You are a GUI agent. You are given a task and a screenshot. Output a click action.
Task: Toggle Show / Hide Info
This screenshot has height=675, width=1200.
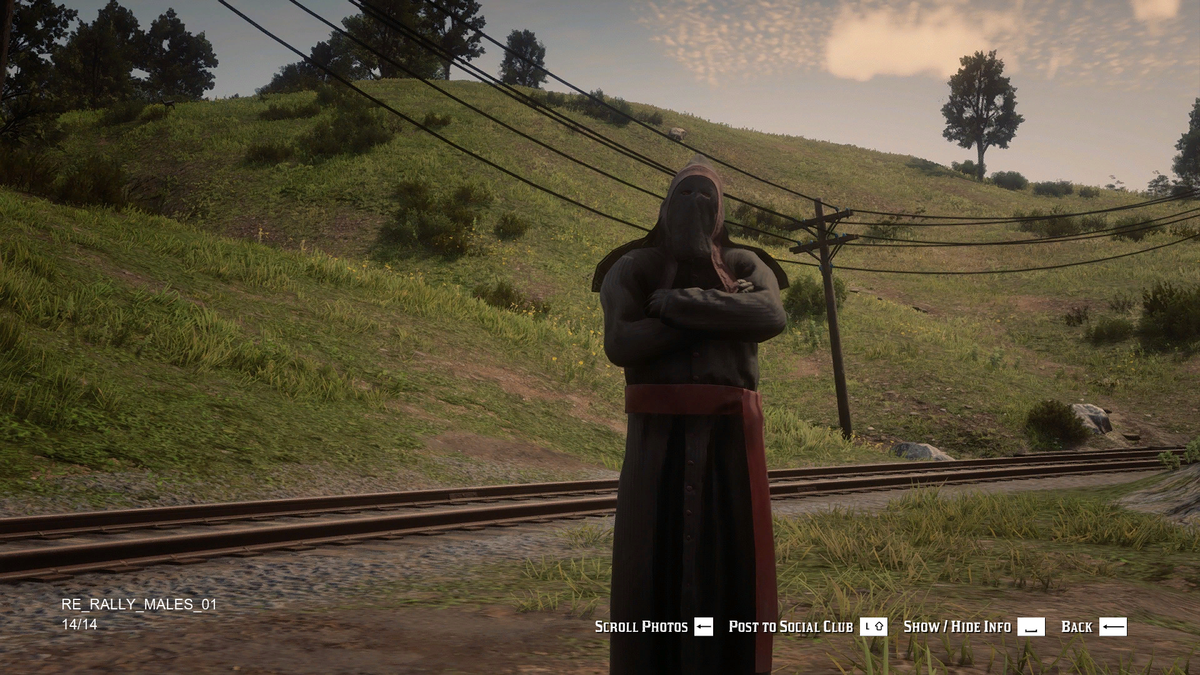(x=972, y=627)
